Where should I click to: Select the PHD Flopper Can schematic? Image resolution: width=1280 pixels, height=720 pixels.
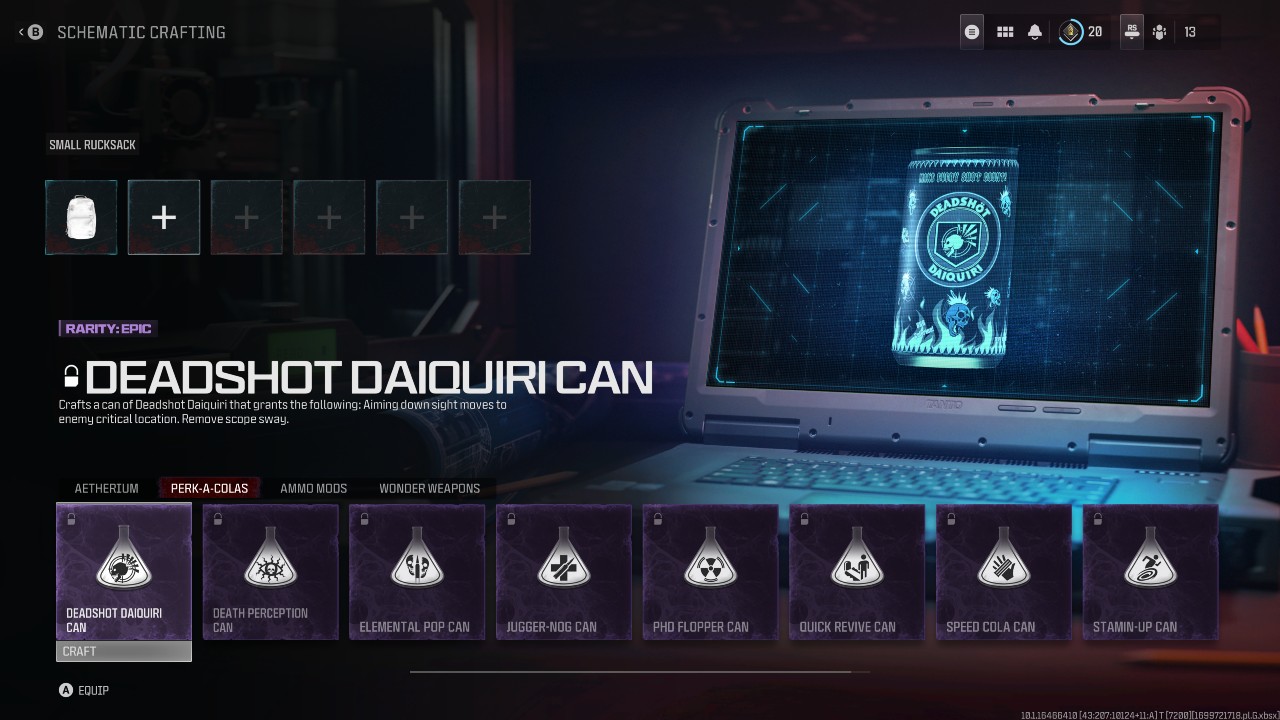pyautogui.click(x=710, y=570)
